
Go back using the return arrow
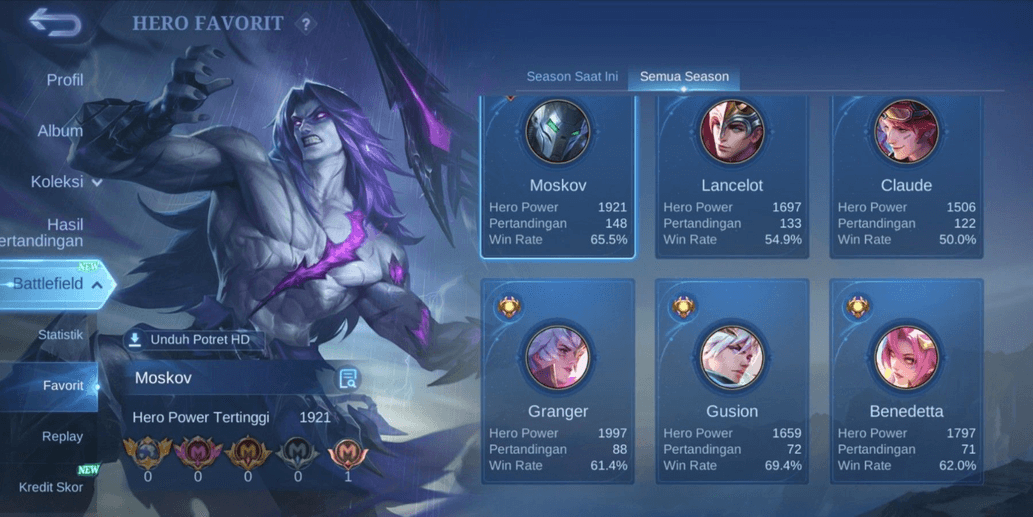coord(54,22)
